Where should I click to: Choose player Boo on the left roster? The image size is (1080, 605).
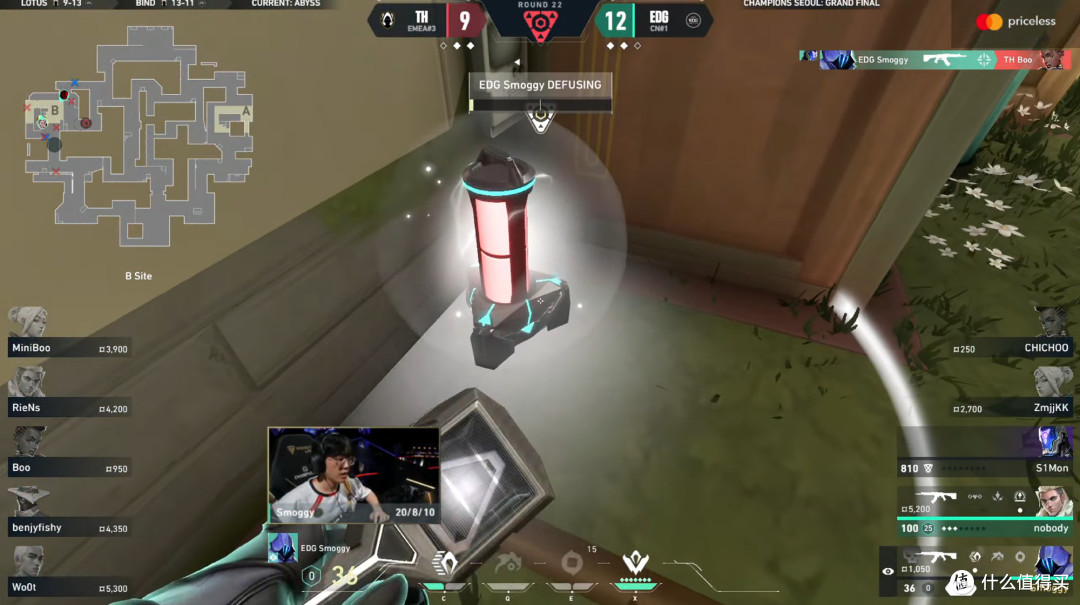[66, 459]
